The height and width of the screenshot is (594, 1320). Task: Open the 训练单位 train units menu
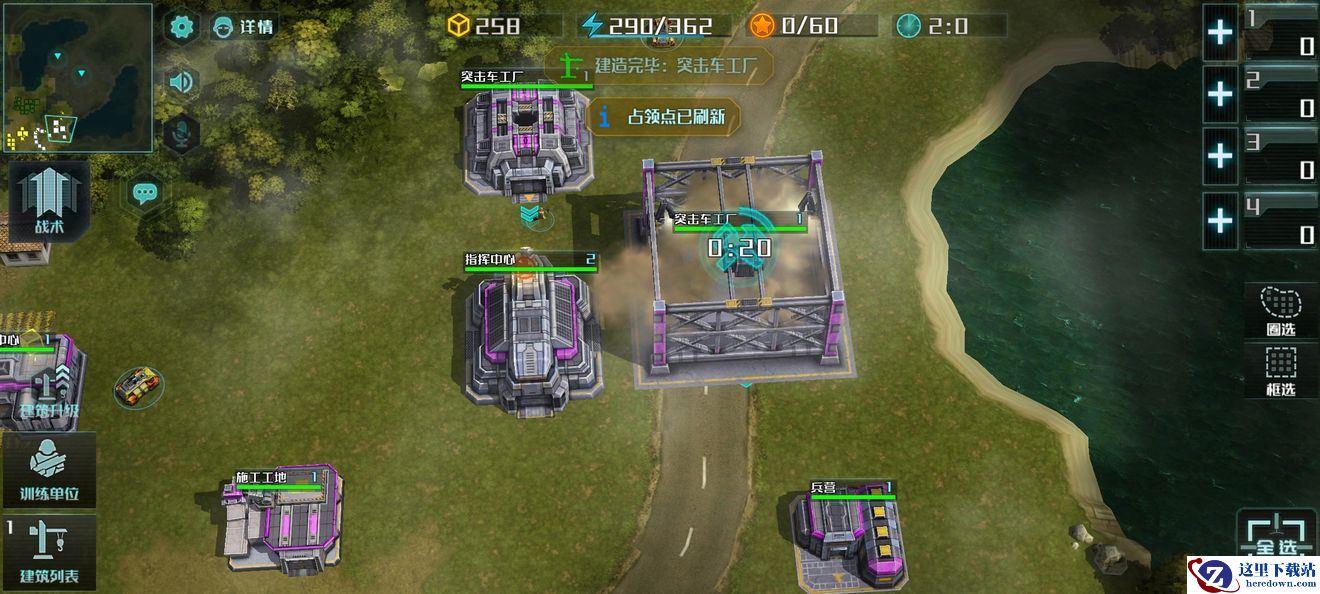click(x=49, y=471)
